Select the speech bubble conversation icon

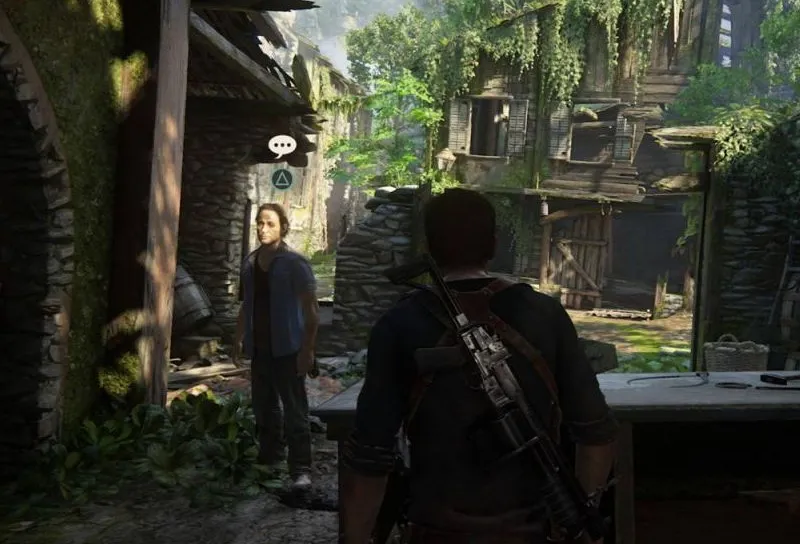[x=282, y=146]
